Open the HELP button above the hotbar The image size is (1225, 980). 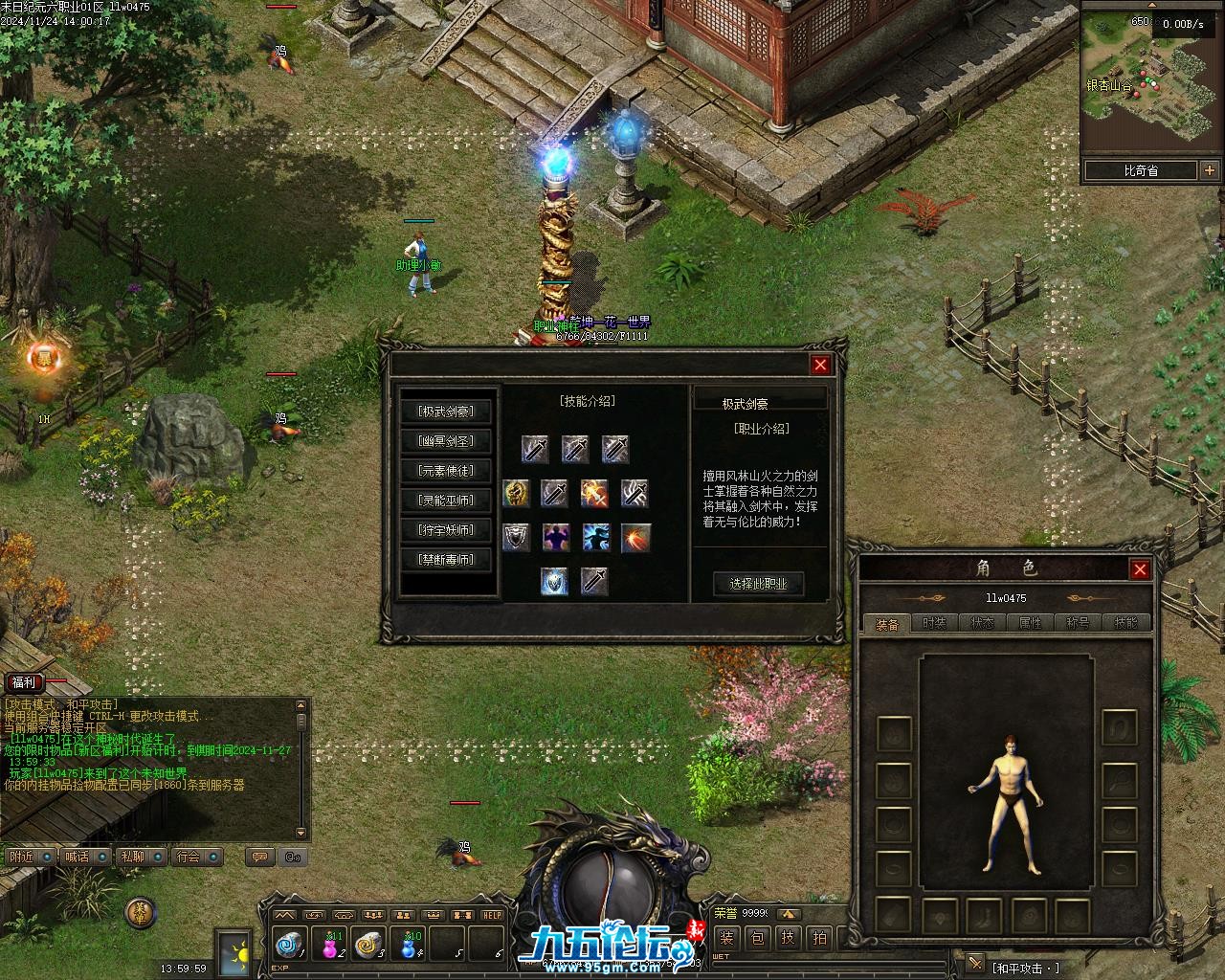492,915
